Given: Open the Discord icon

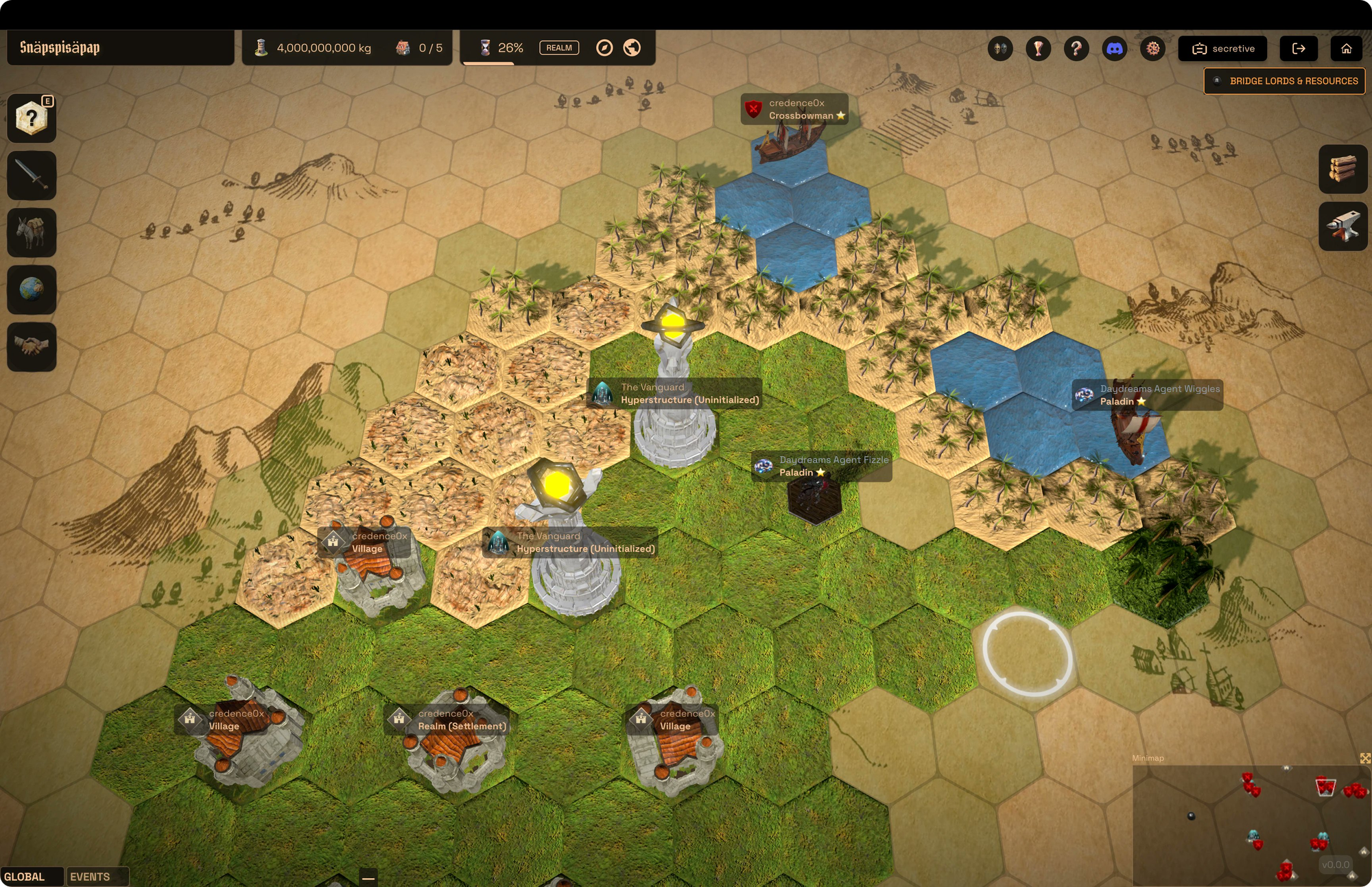Looking at the screenshot, I should (1115, 48).
